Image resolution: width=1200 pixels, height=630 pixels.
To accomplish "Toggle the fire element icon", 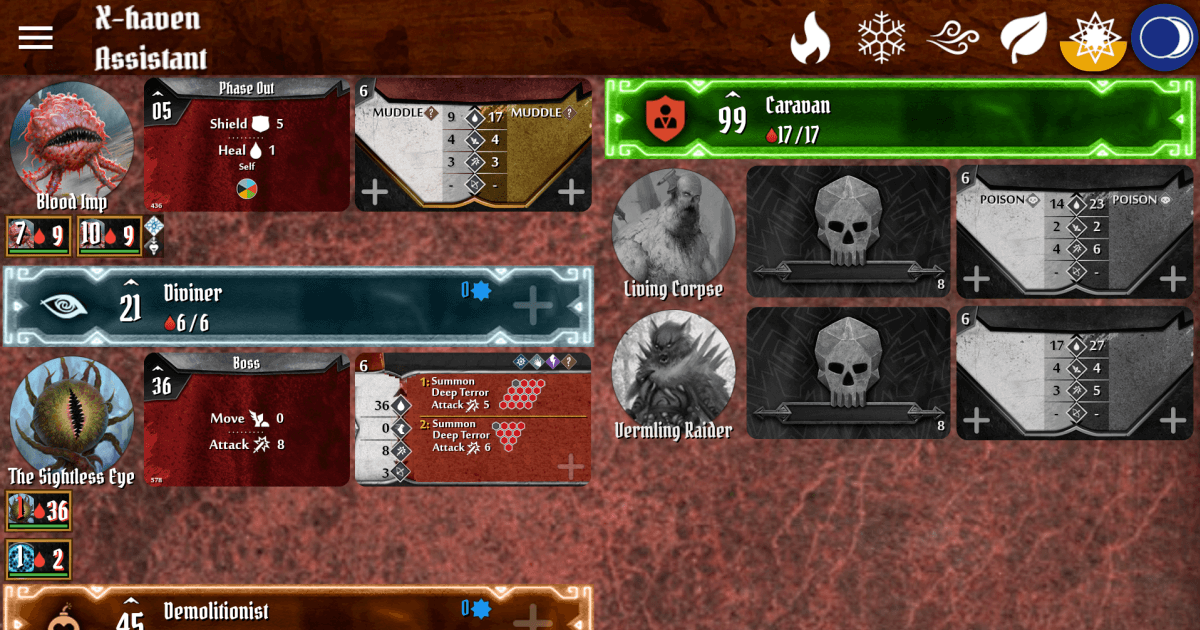I will click(x=810, y=40).
